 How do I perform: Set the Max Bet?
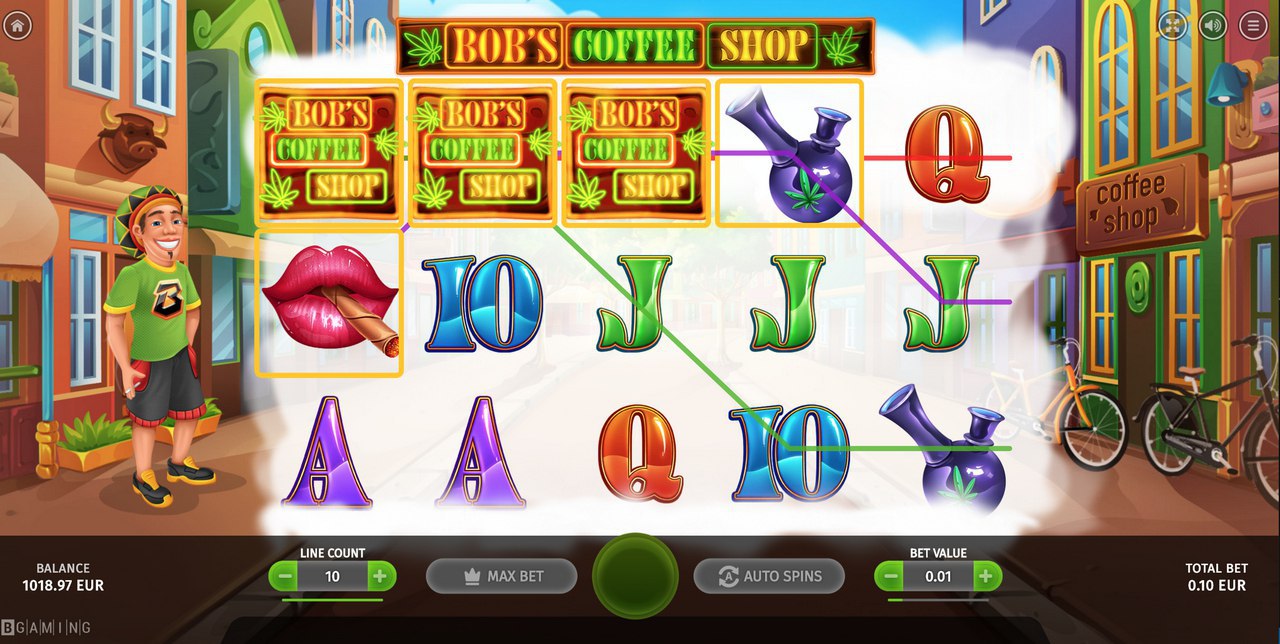point(501,576)
